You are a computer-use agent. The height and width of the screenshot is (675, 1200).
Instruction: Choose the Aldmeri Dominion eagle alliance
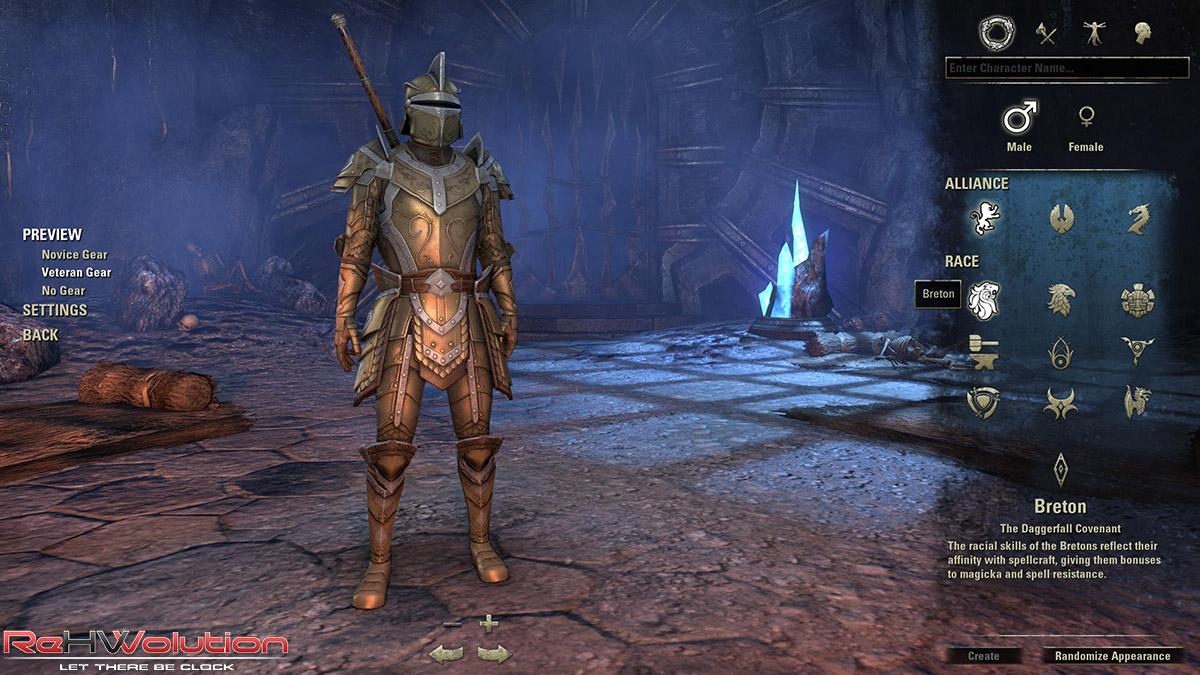pos(1061,217)
